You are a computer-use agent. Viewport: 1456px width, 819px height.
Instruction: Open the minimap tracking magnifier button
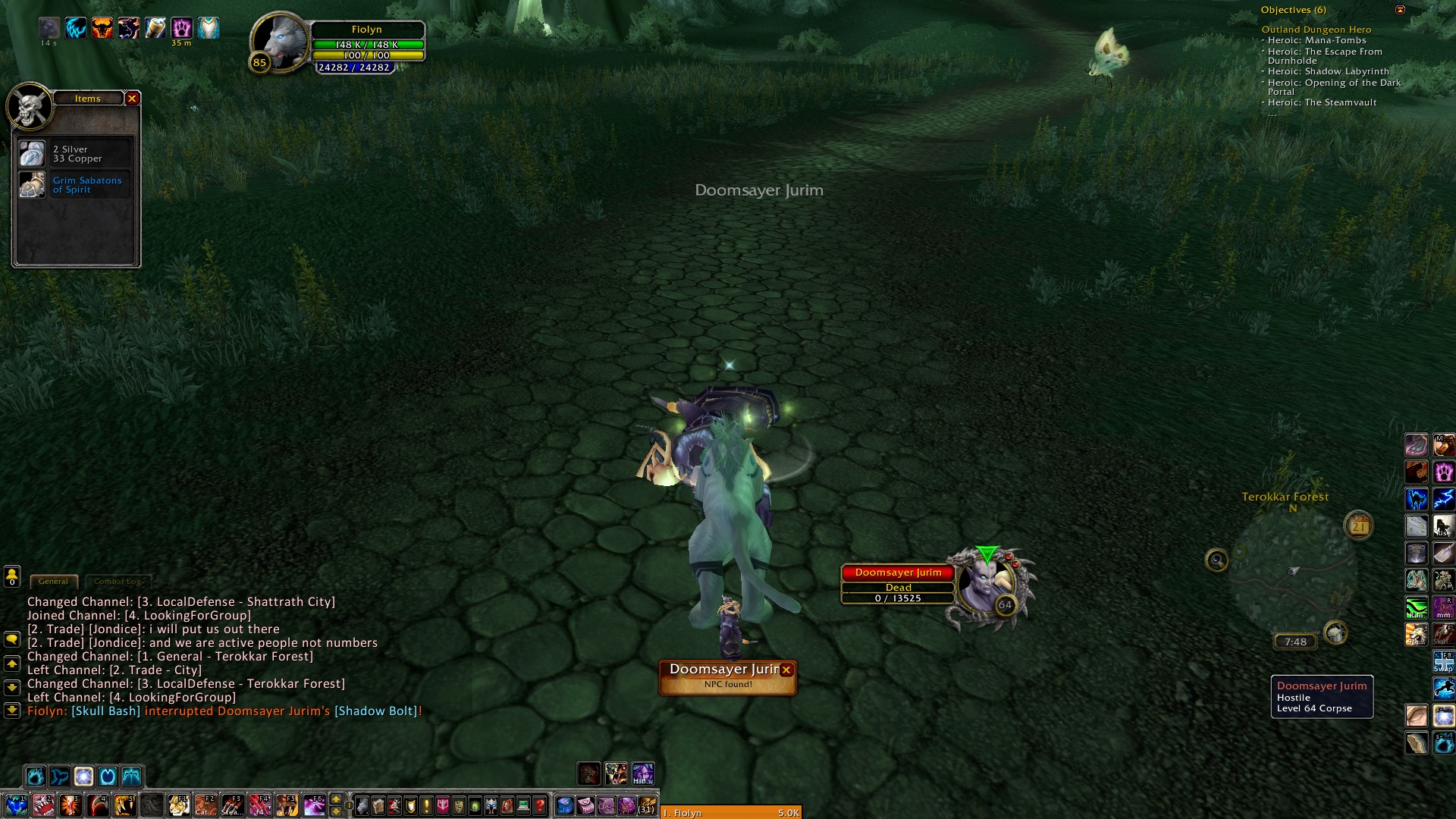(x=1217, y=560)
